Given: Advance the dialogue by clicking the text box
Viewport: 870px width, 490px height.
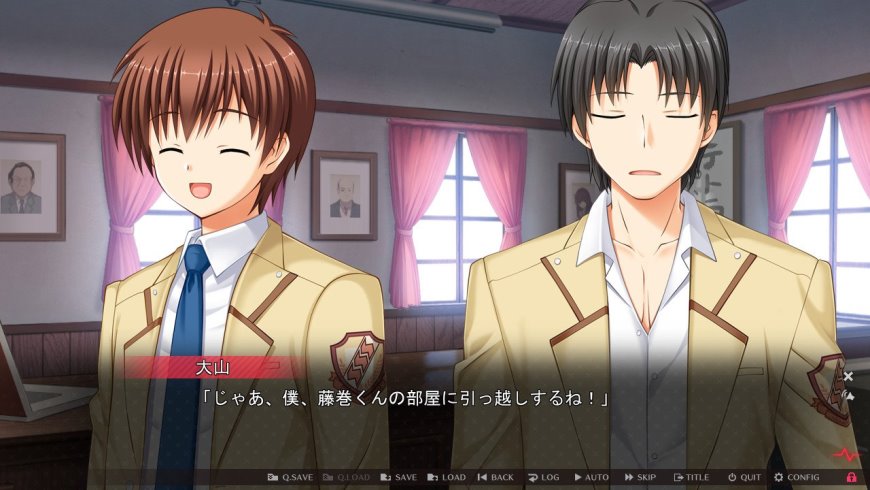Looking at the screenshot, I should [450, 420].
